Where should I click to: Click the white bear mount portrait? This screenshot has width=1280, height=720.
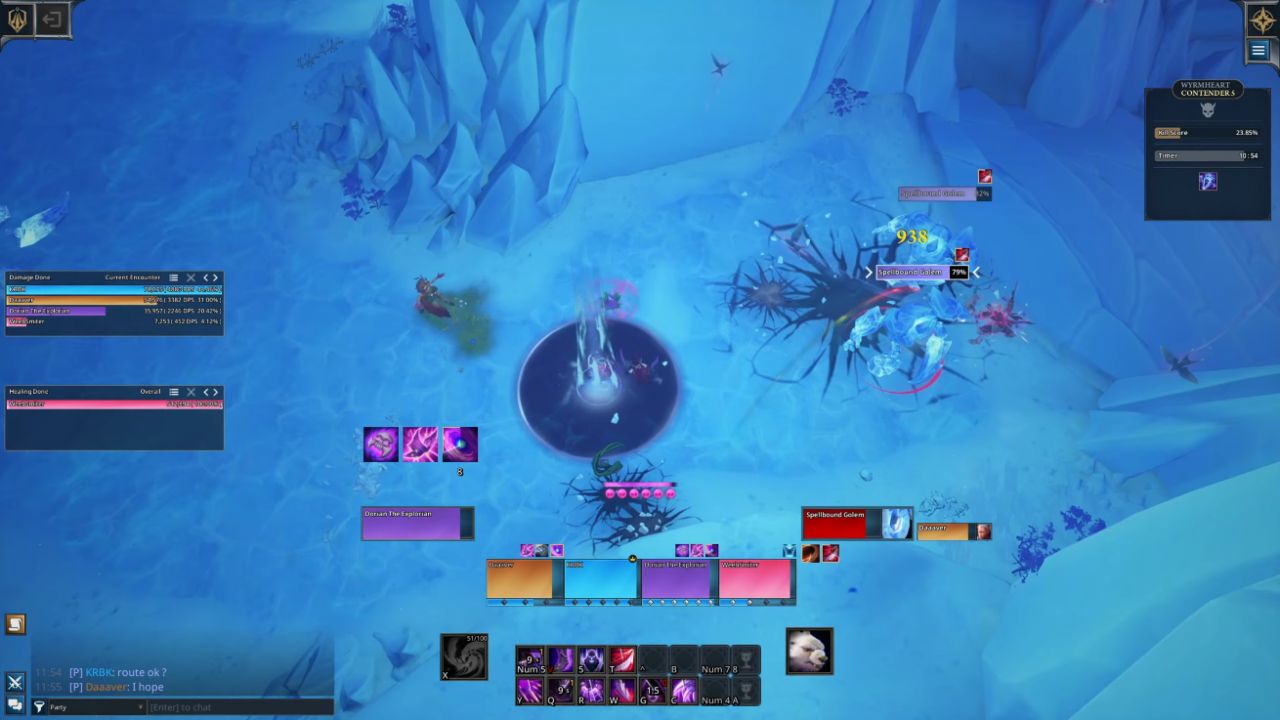point(809,651)
